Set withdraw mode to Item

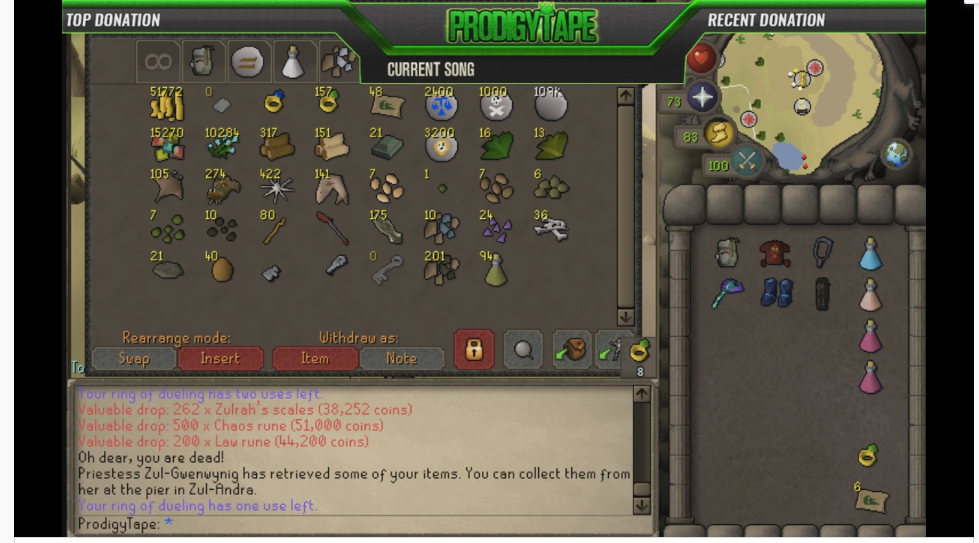tap(314, 358)
